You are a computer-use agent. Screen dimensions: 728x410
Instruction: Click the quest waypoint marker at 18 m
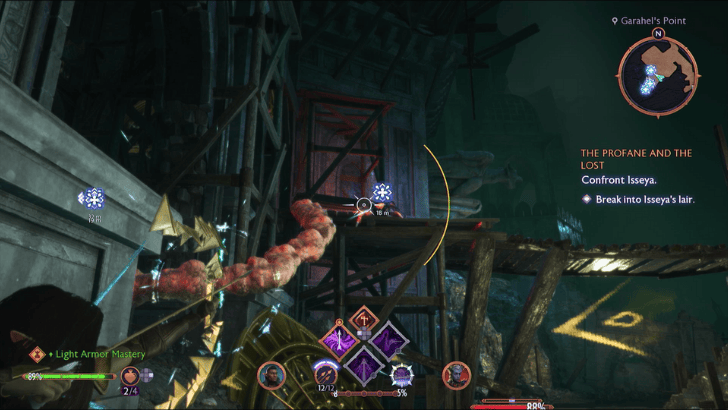pyautogui.click(x=381, y=192)
